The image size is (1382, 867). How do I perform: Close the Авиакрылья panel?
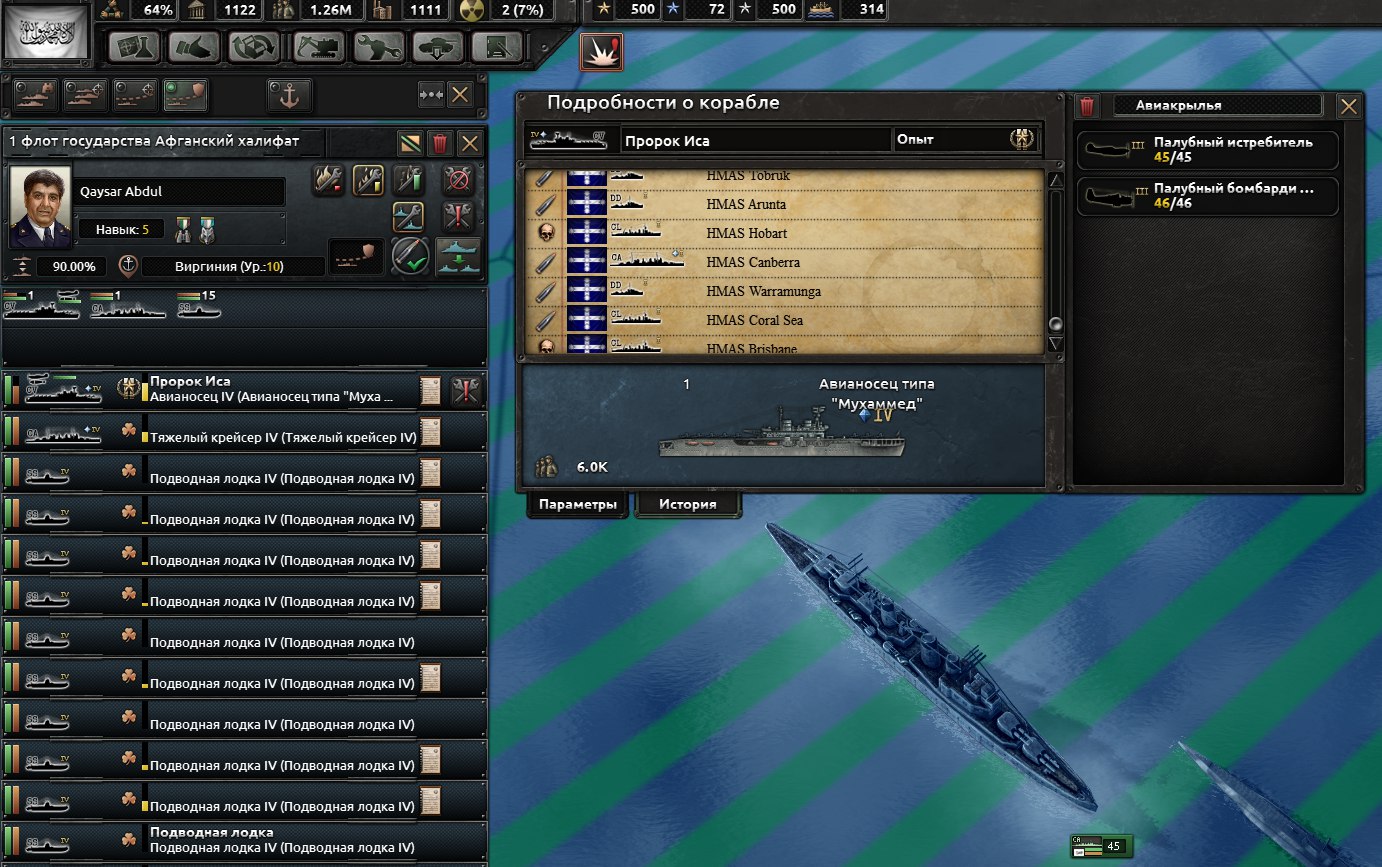1348,106
